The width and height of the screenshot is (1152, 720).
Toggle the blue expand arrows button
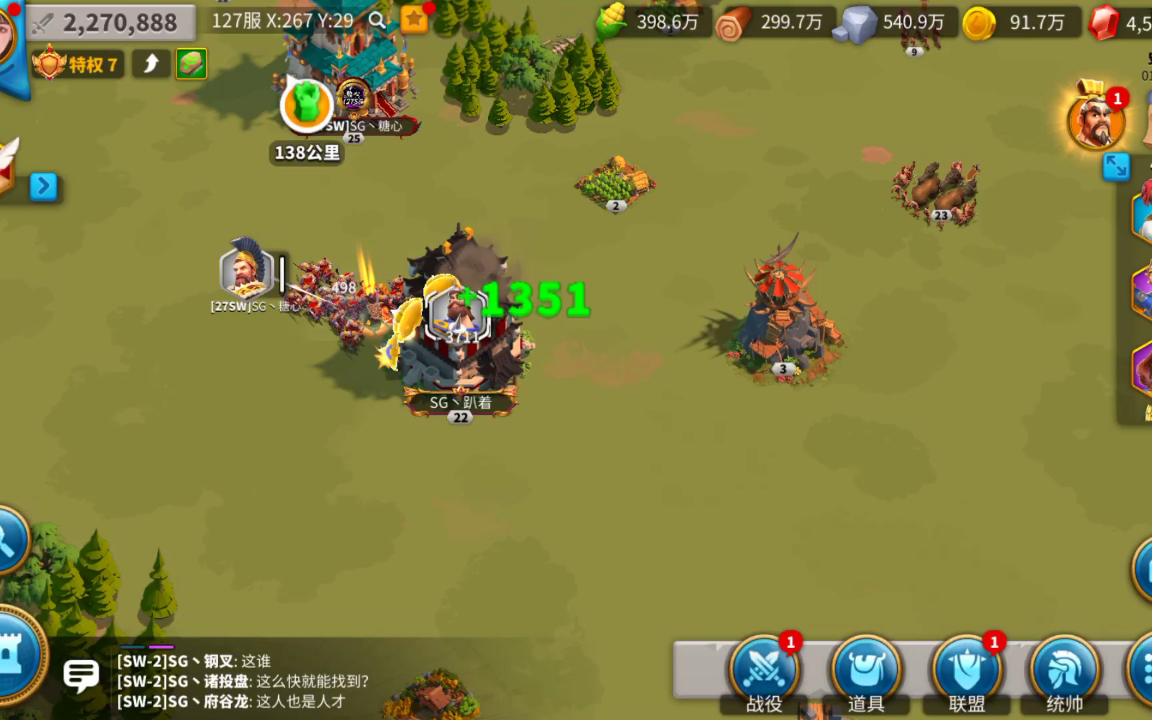tap(1116, 166)
